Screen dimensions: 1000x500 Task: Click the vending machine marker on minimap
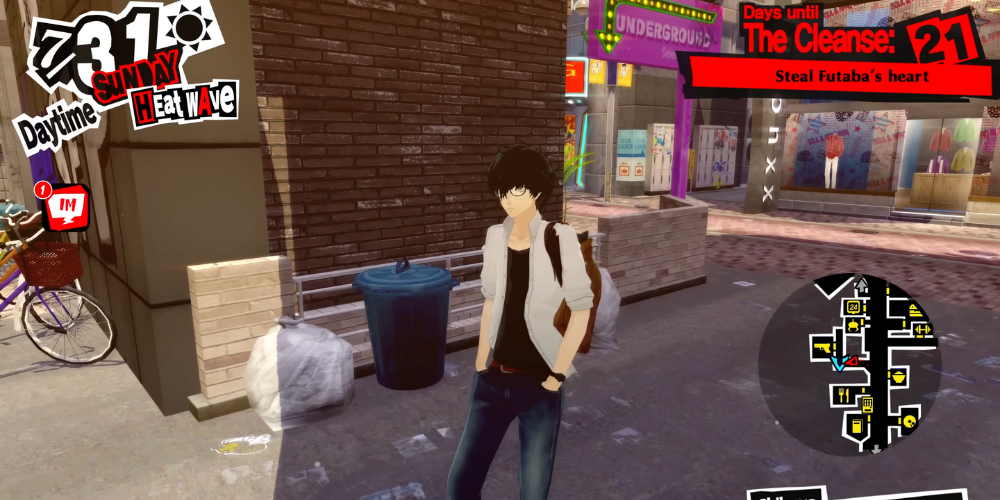point(867,404)
